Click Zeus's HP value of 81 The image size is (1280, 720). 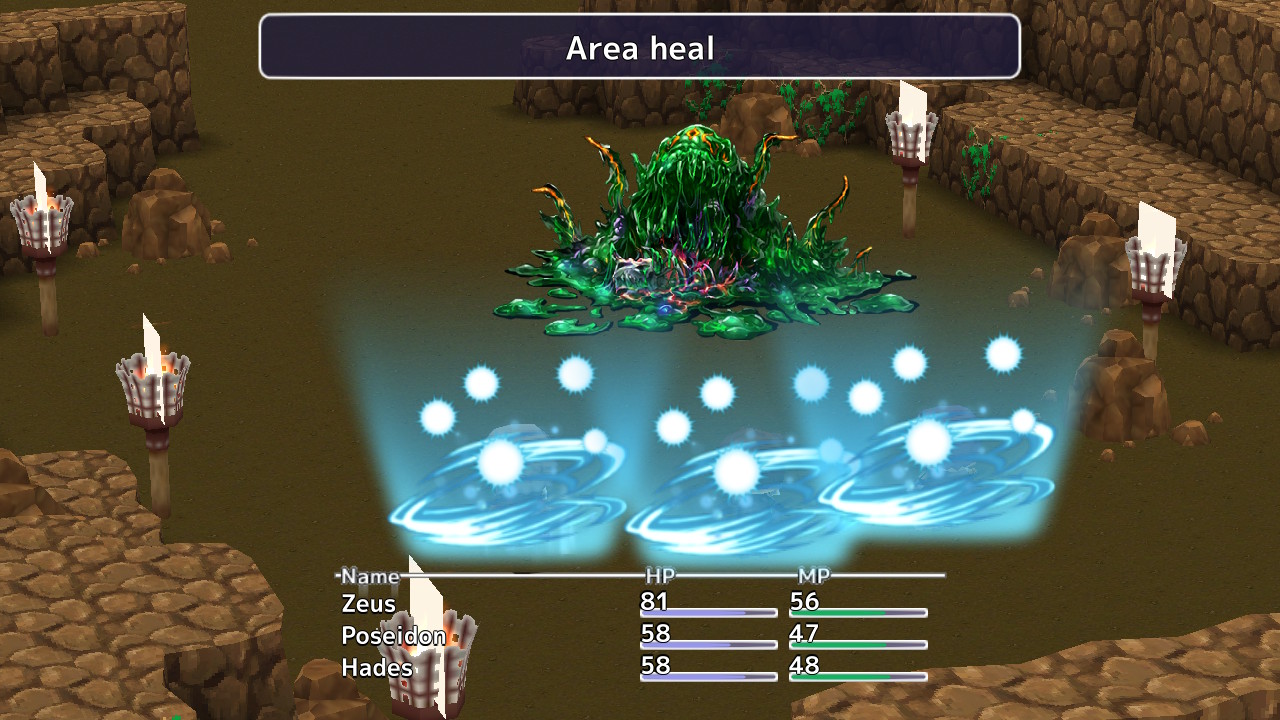(651, 603)
